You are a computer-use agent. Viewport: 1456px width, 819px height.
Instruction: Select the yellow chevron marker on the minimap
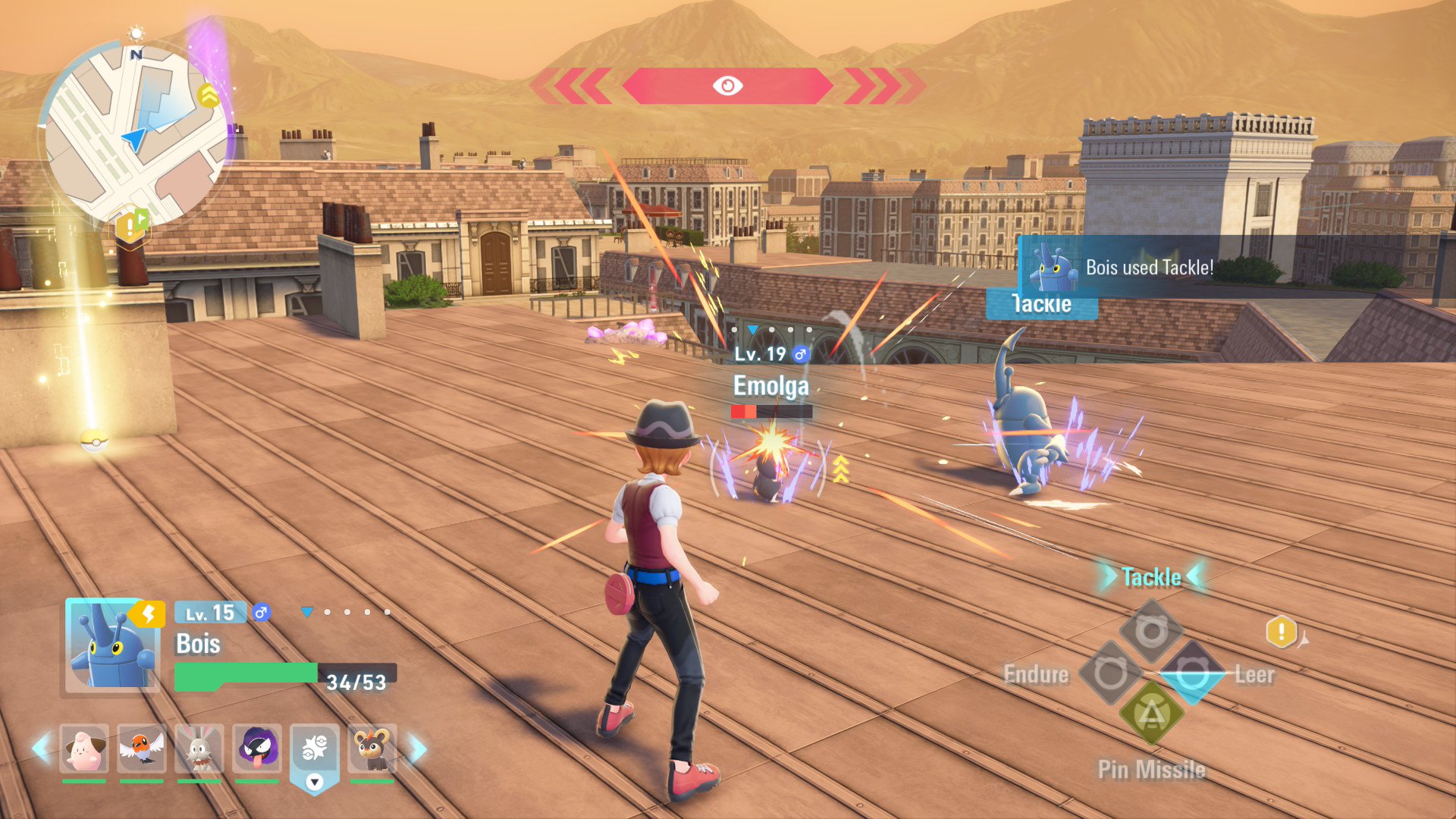(208, 96)
